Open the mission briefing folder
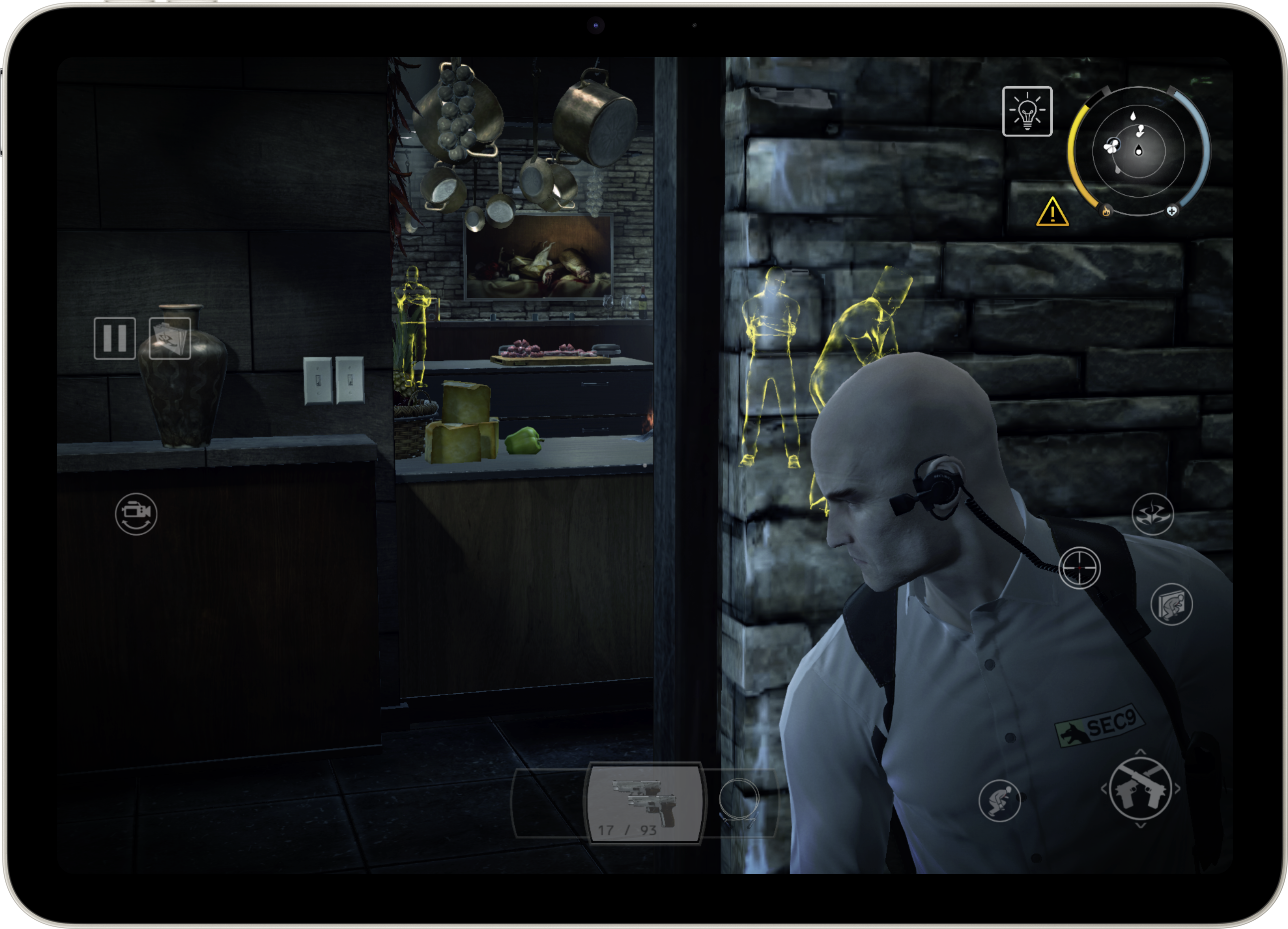Viewport: 1288px width, 929px height. (x=170, y=338)
